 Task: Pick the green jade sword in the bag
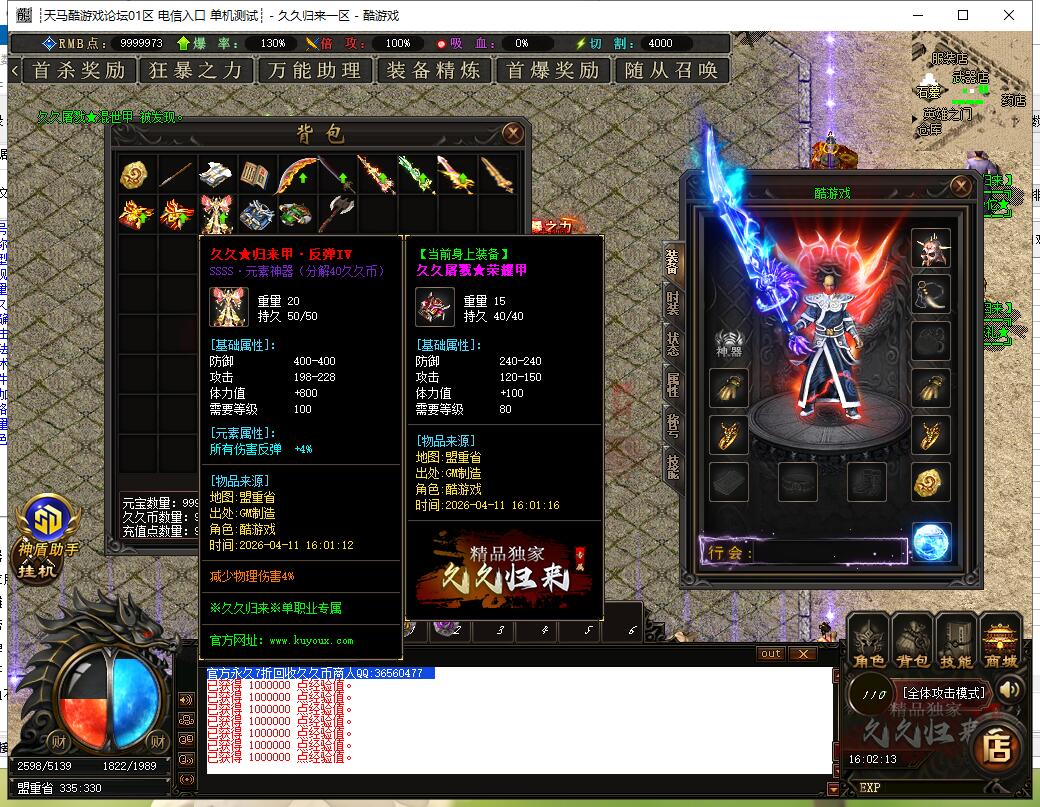(x=417, y=175)
